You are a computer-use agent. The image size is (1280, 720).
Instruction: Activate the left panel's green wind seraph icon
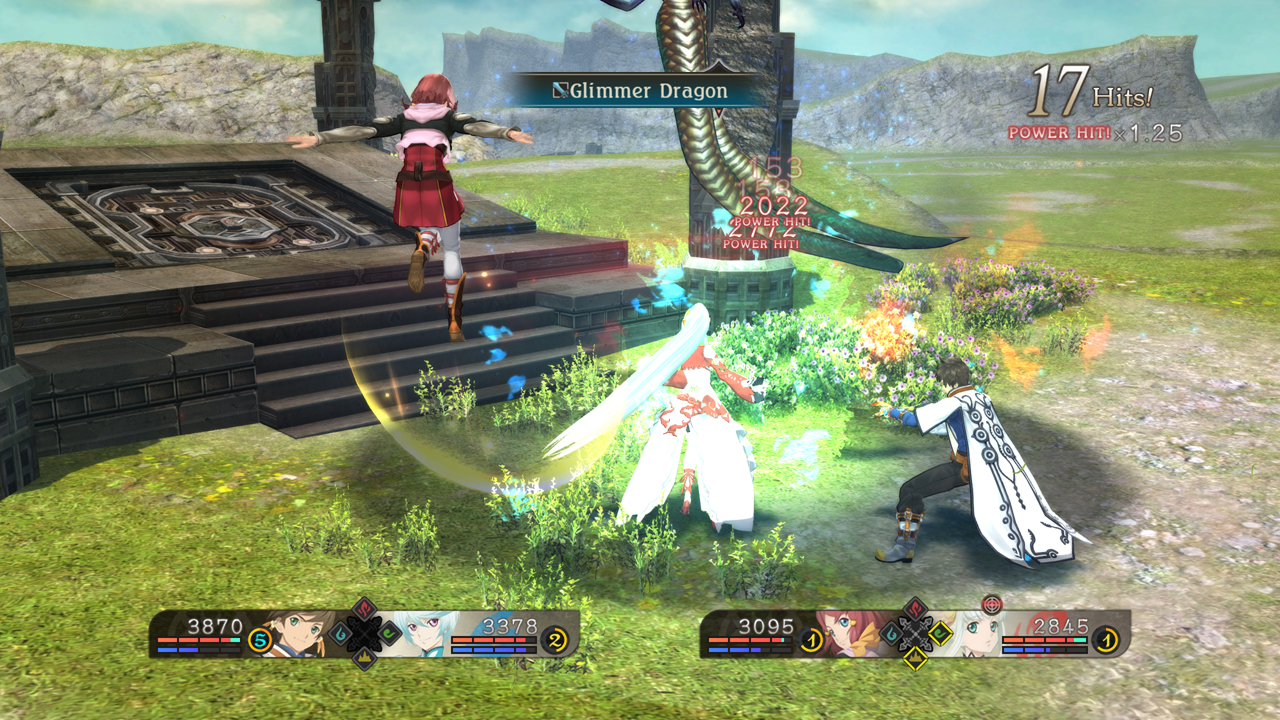(389, 633)
